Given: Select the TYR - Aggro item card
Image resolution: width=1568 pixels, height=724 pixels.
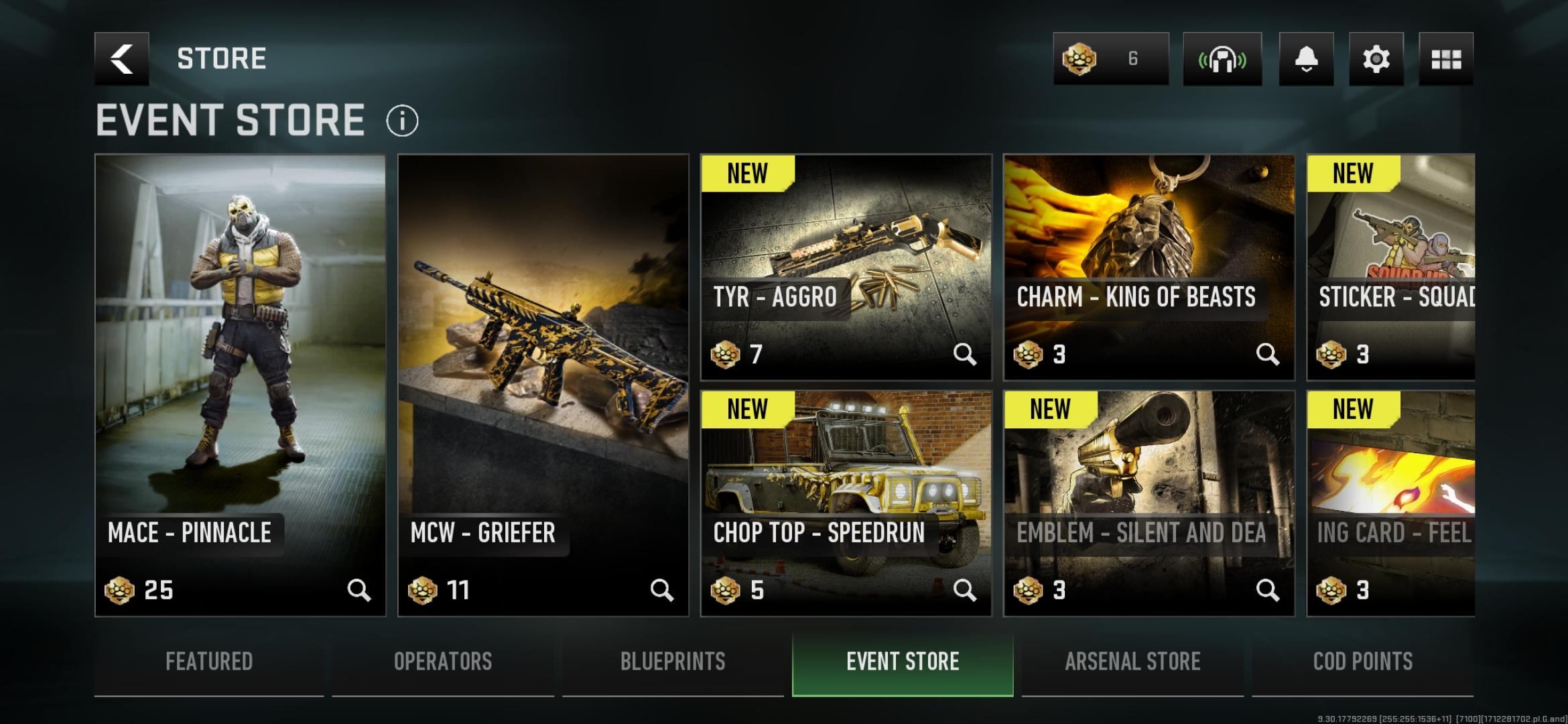Looking at the screenshot, I should (x=846, y=267).
